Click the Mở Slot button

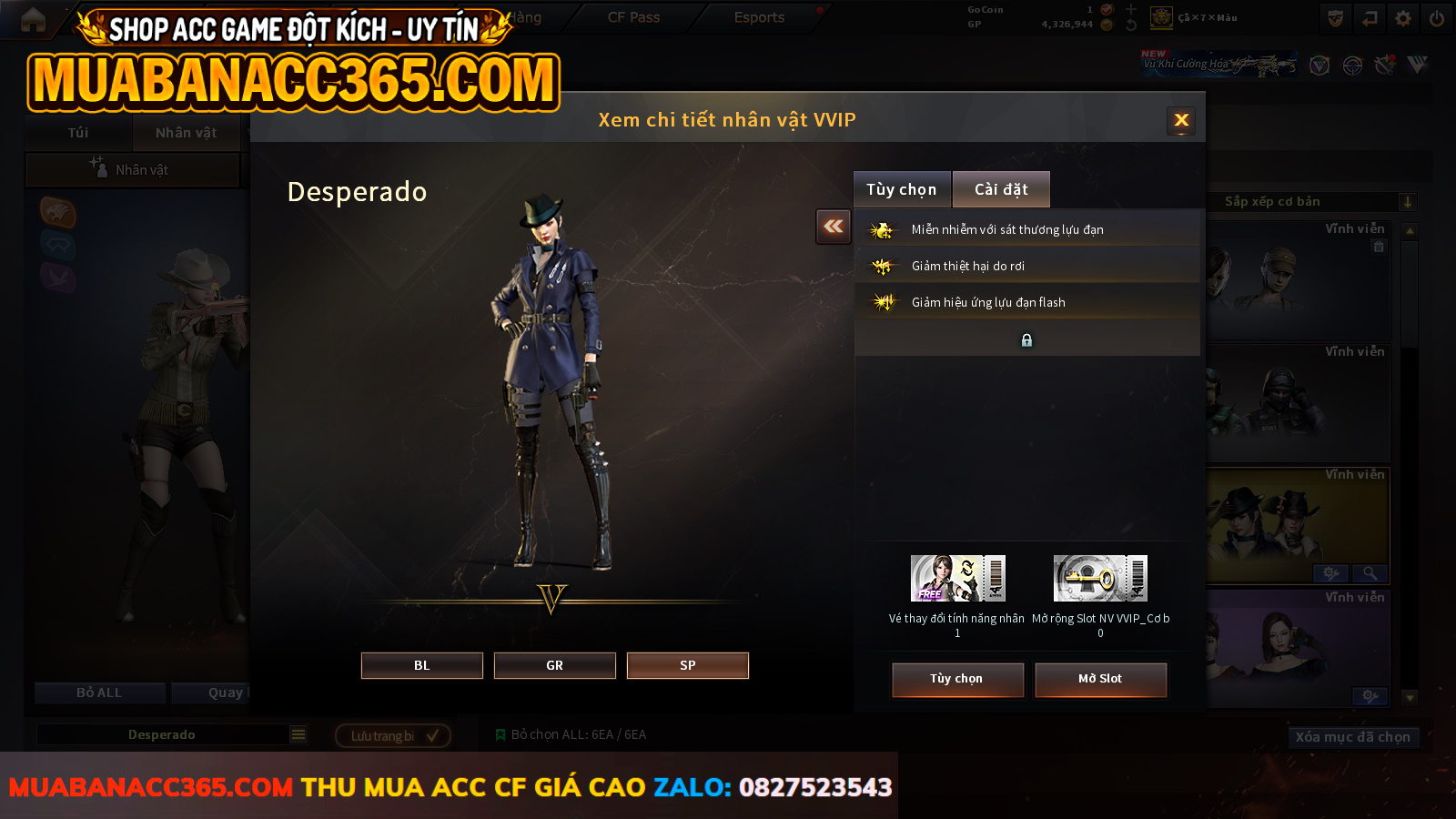pyautogui.click(x=1099, y=679)
